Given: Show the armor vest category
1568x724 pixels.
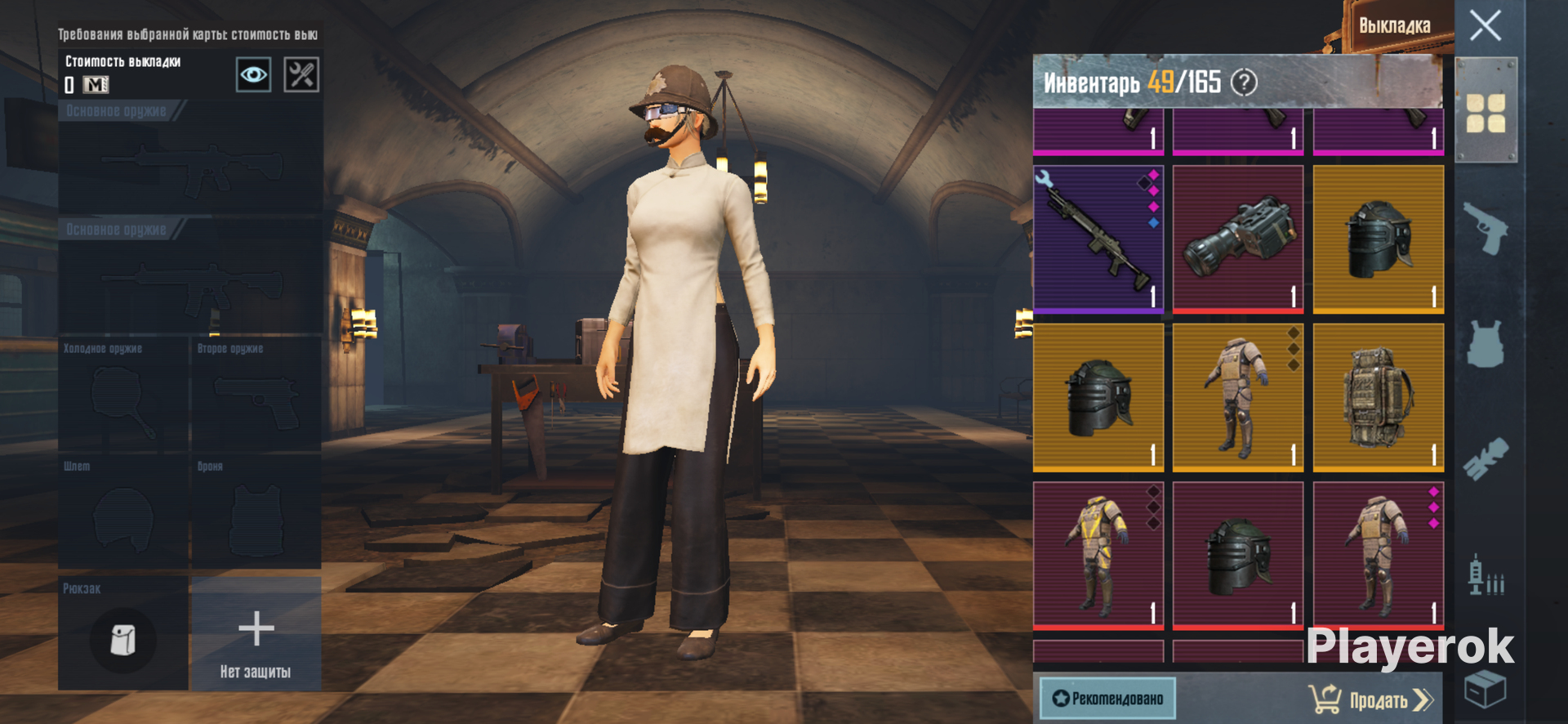Looking at the screenshot, I should pyautogui.click(x=1486, y=343).
